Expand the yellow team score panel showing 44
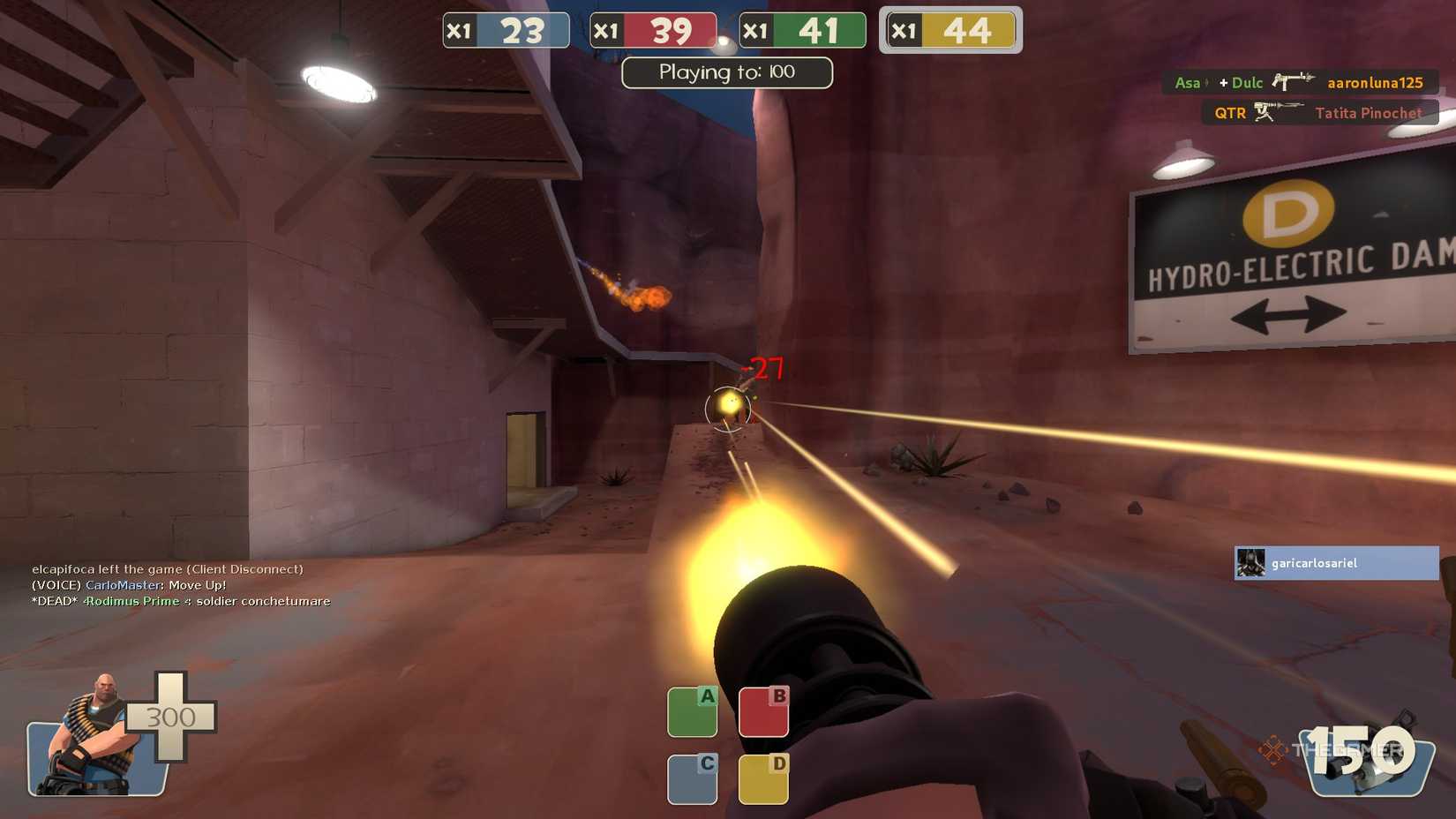The height and width of the screenshot is (819, 1456). 949,29
